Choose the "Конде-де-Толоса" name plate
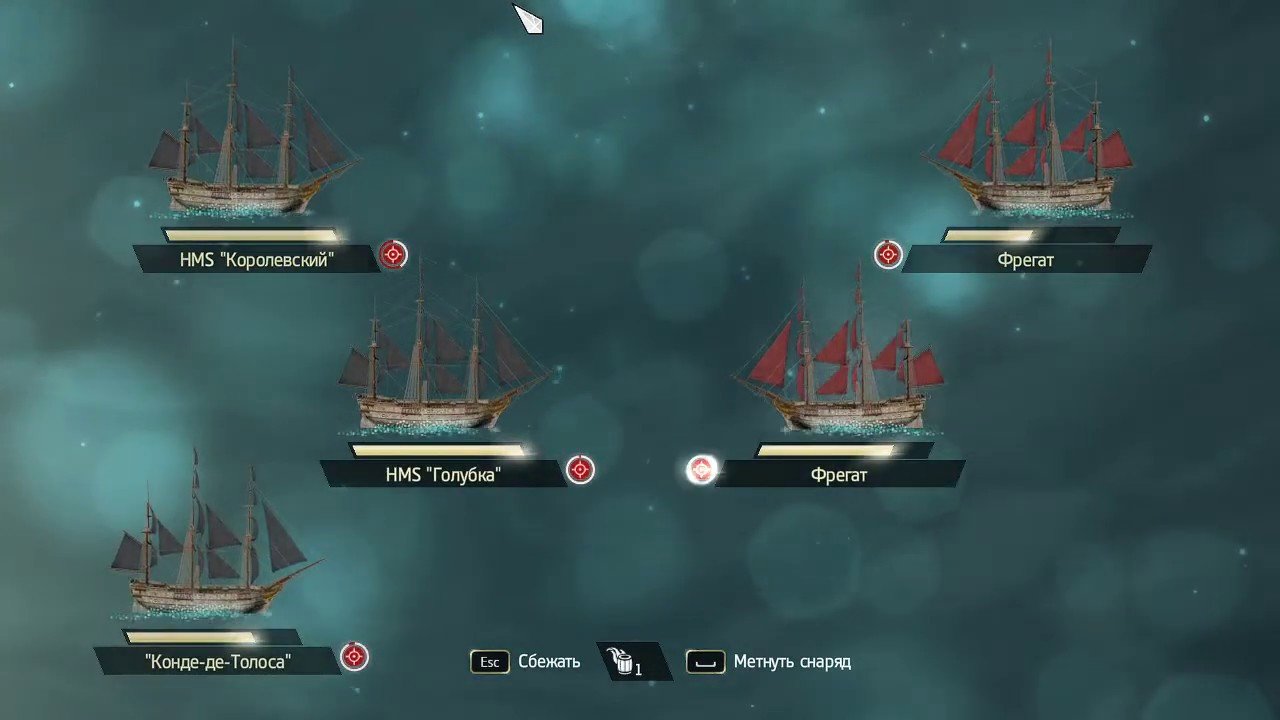Screen dimensions: 1280x720 (217, 661)
